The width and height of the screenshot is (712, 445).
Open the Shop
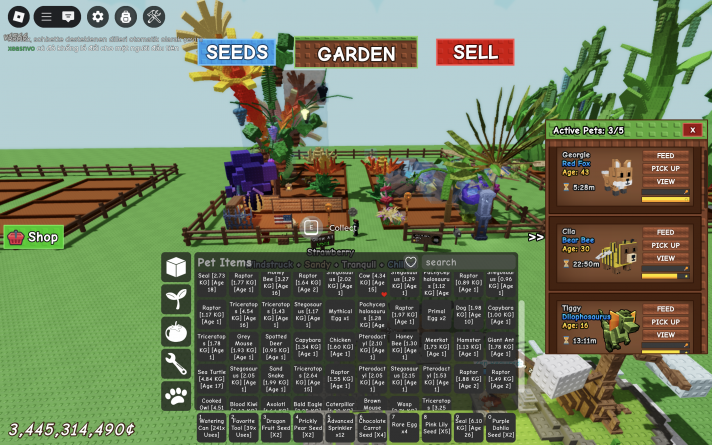34,237
